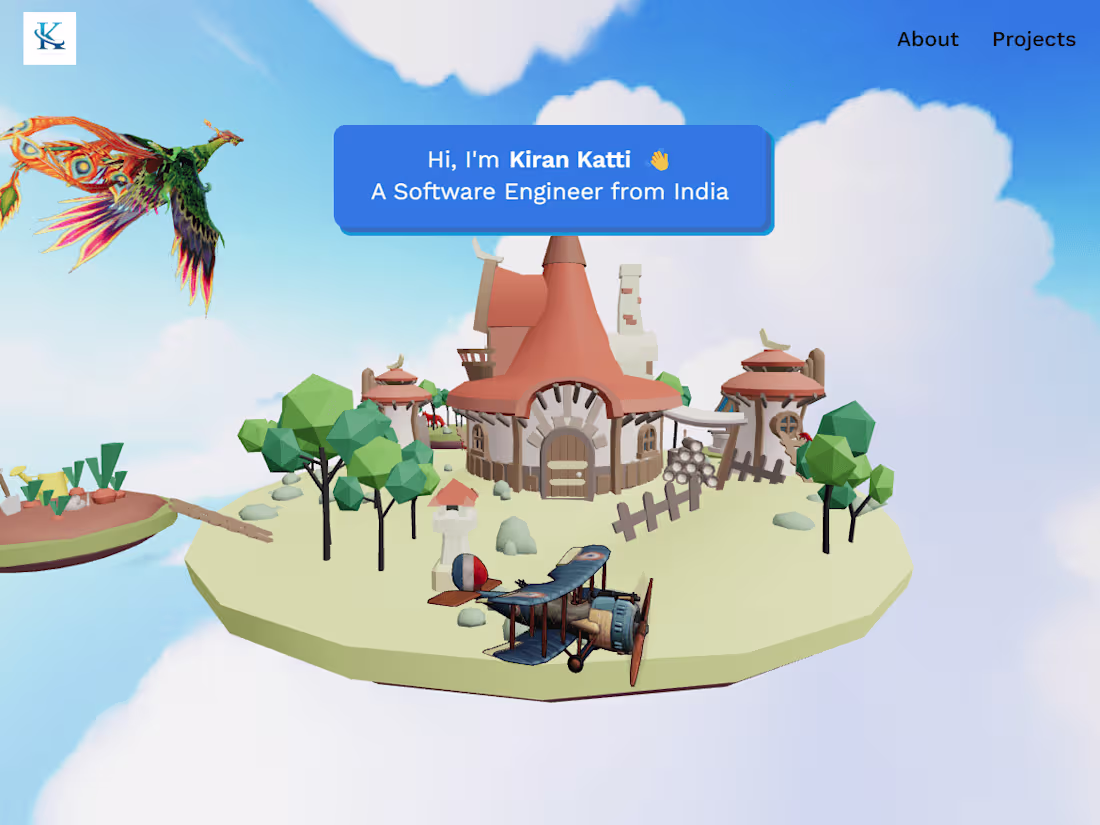Click the K logo home icon
The width and height of the screenshot is (1100, 825).
point(50,38)
